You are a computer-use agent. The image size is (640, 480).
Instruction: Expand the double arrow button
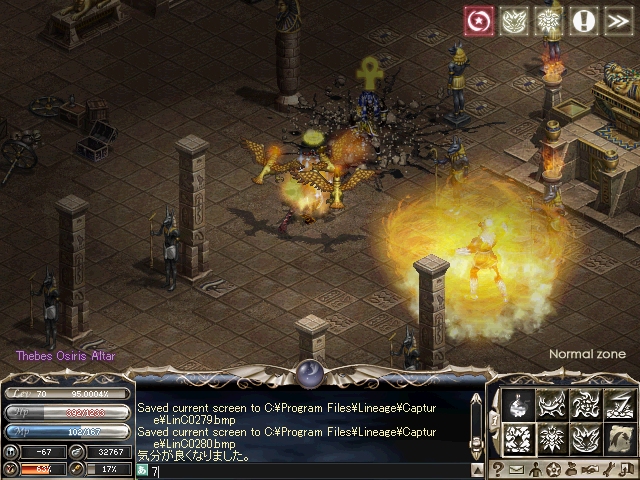(616, 21)
